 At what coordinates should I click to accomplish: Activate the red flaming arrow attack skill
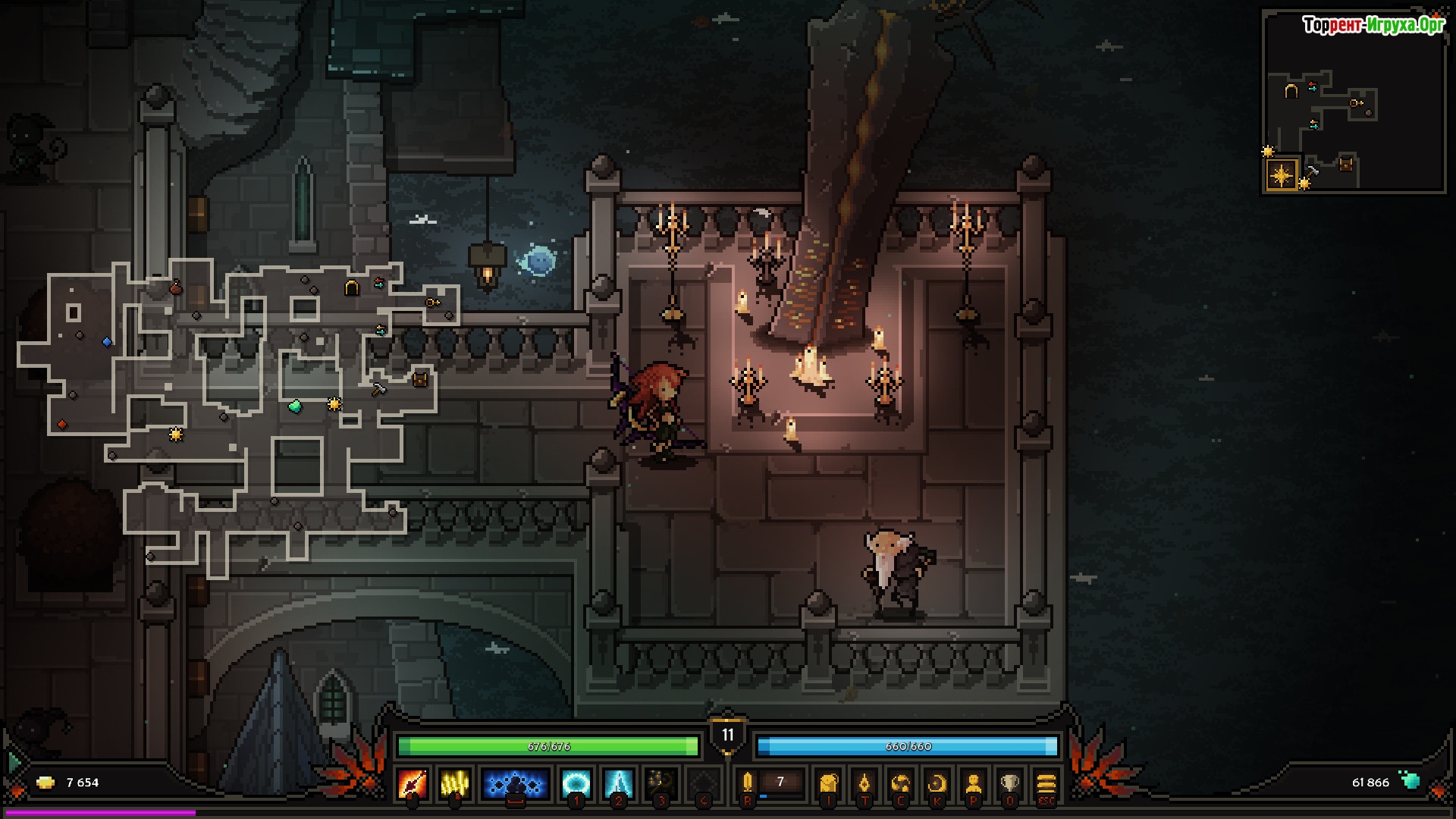point(413,783)
